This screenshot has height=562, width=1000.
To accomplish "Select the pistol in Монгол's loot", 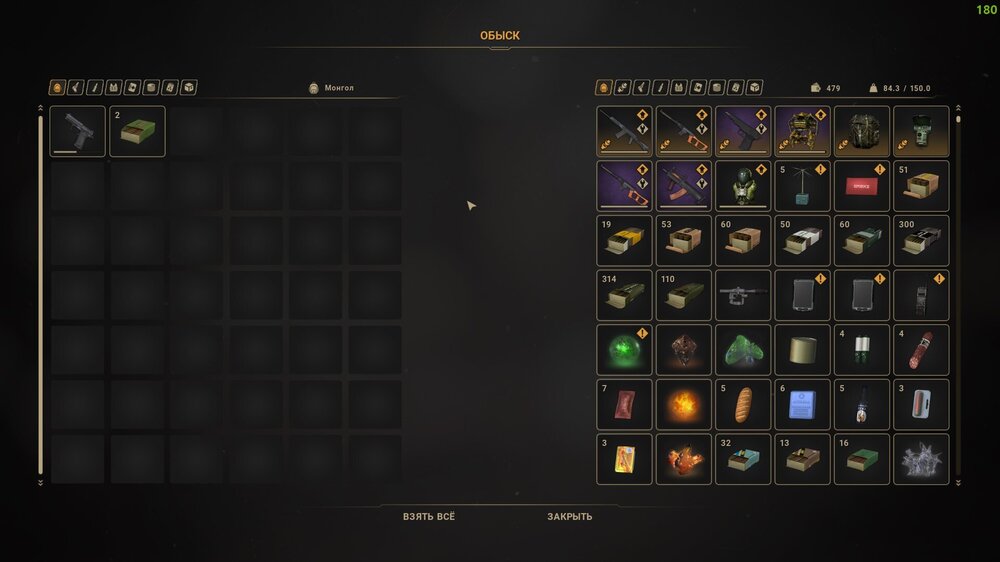I will point(77,132).
